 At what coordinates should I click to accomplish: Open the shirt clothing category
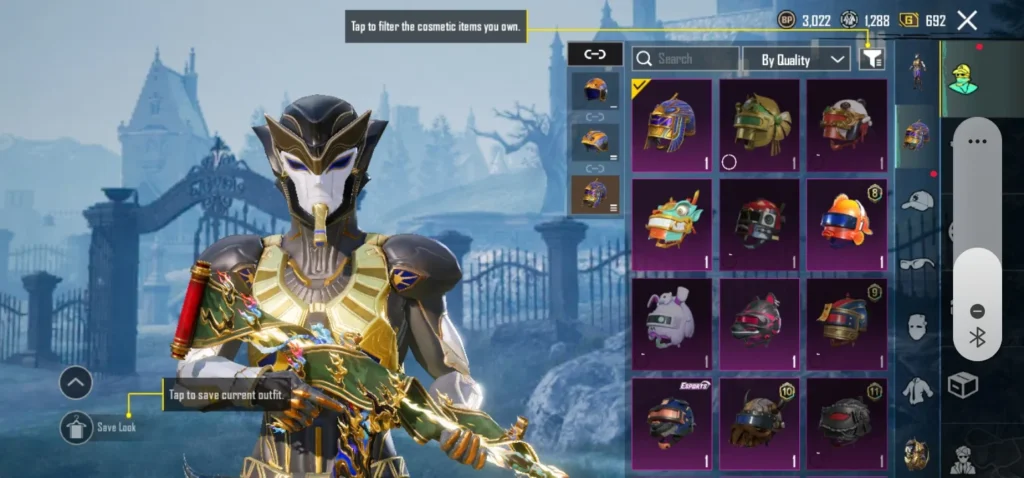click(x=917, y=390)
